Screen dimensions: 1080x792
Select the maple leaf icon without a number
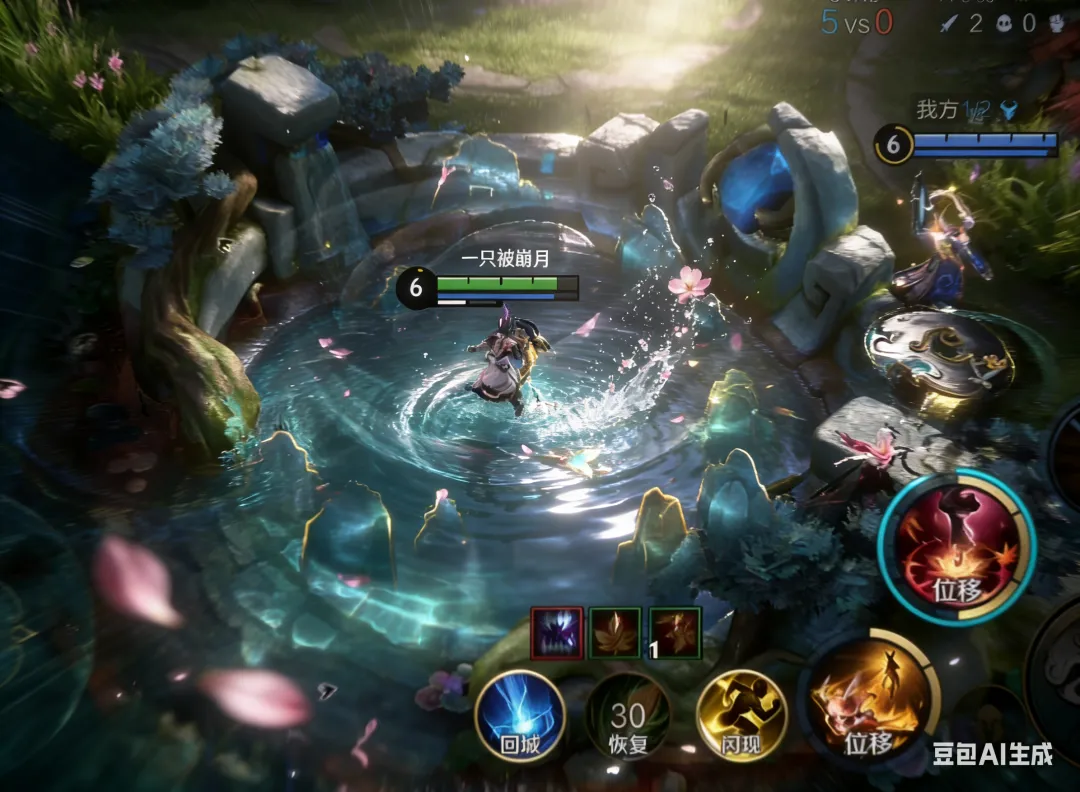click(x=615, y=633)
